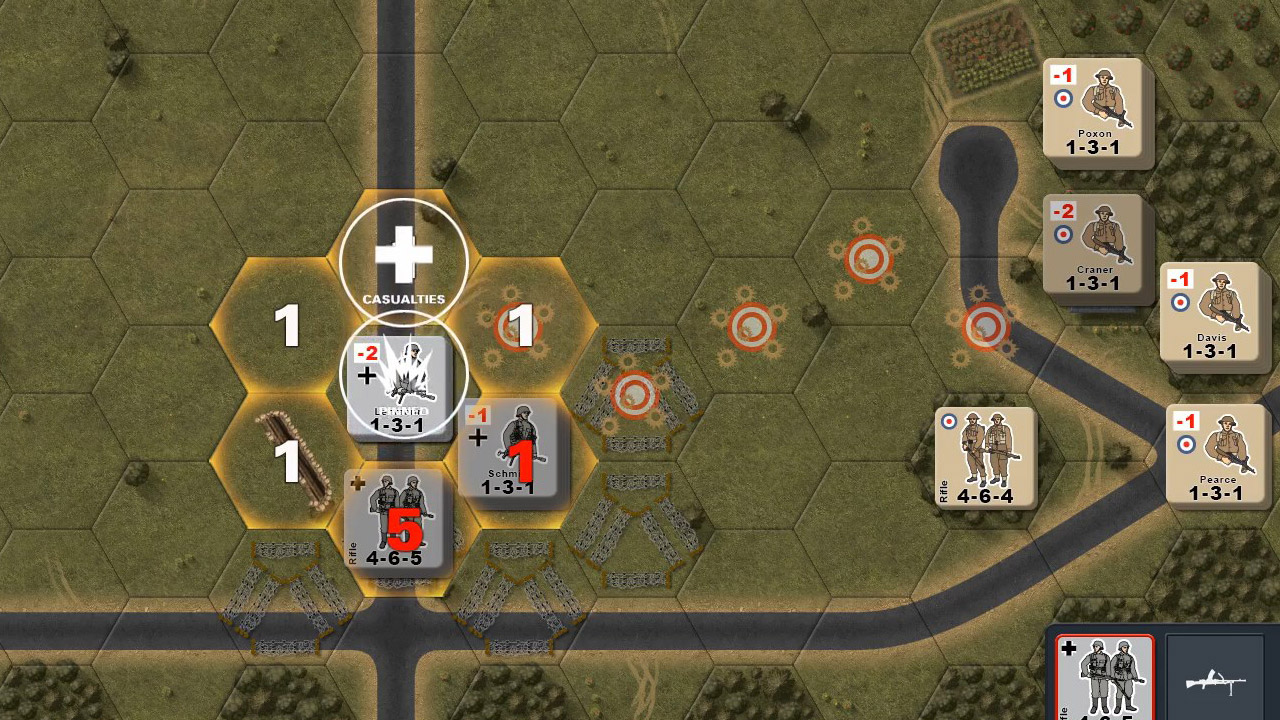Select the Pearce 1-3-1 counter
This screenshot has width=1280, height=720.
1216,453
